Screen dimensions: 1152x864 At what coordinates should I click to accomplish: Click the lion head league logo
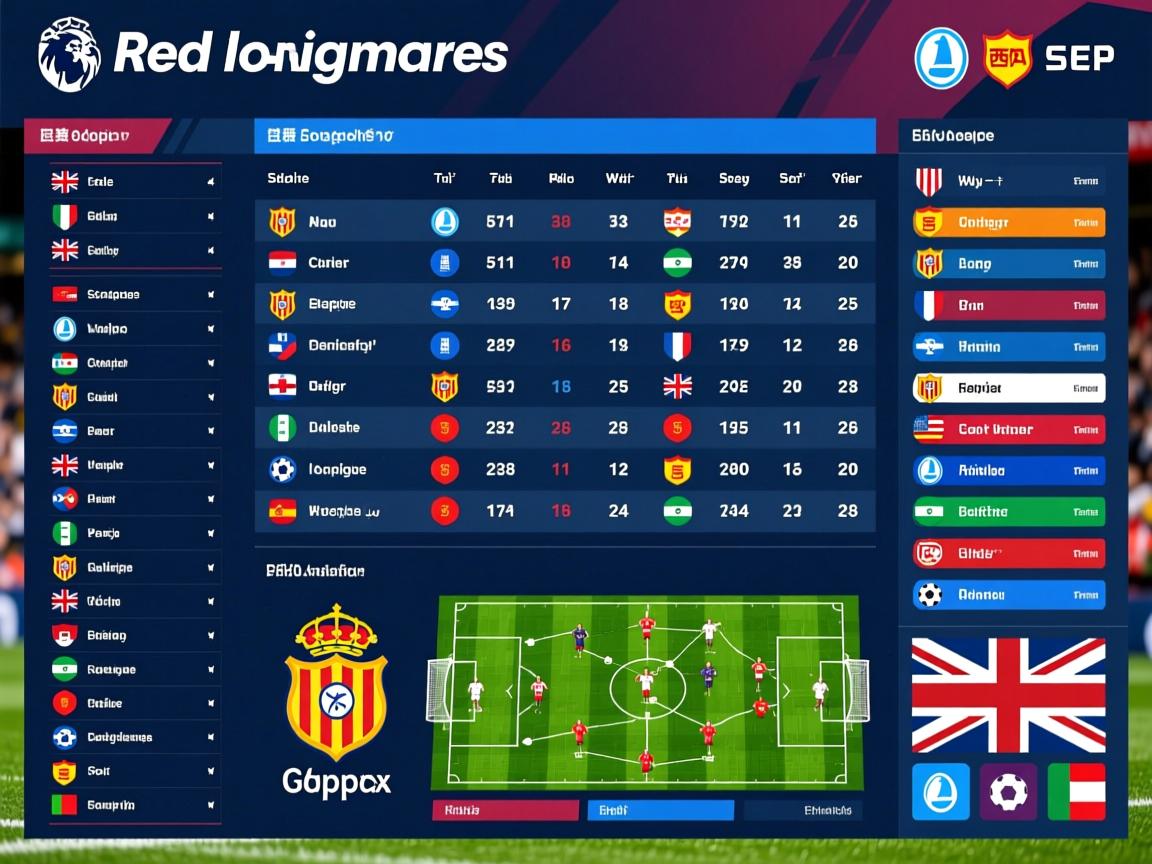click(69, 55)
